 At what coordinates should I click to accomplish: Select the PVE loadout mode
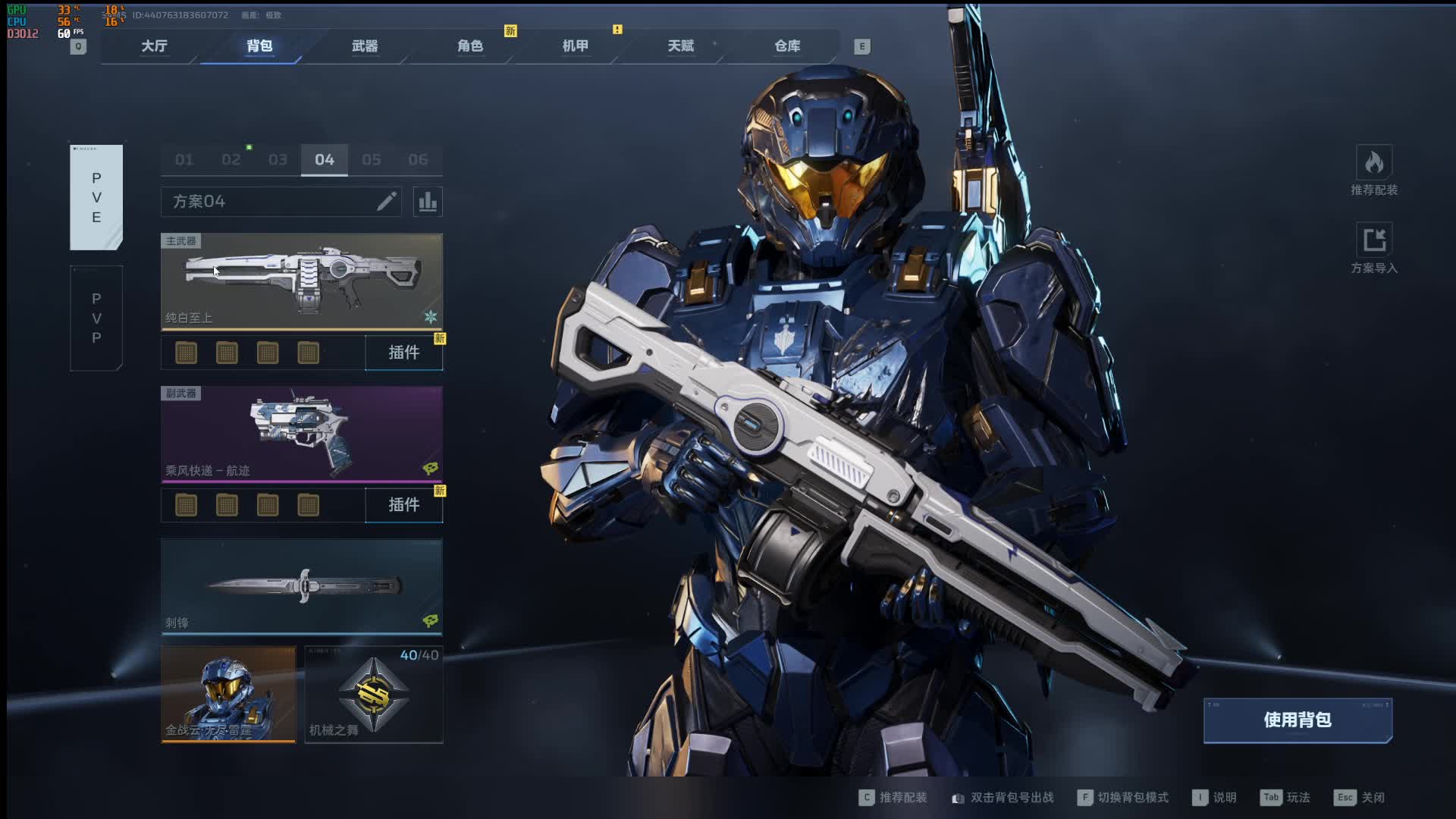coord(96,197)
